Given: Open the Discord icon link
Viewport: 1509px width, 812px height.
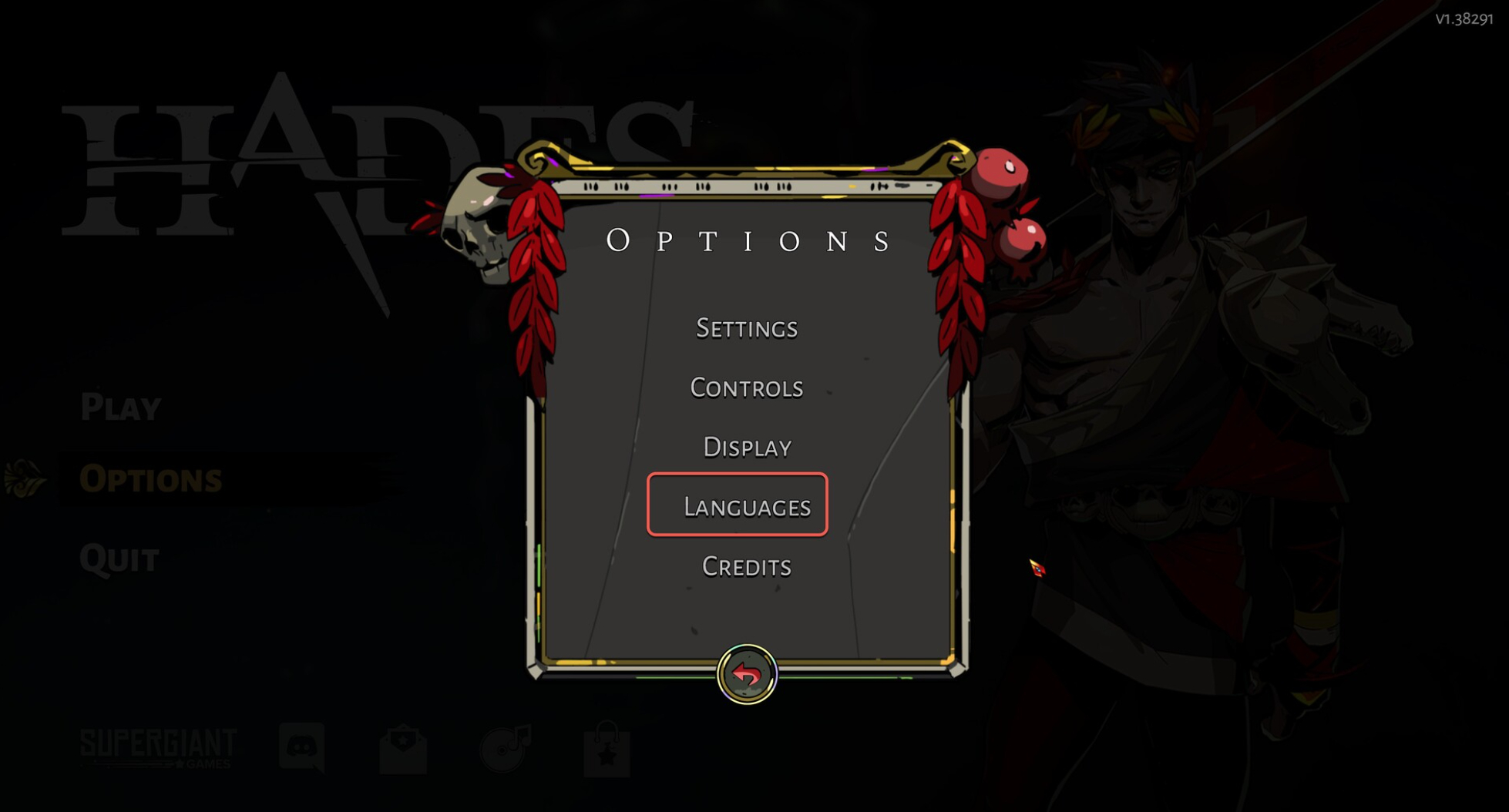Looking at the screenshot, I should pos(301,747).
